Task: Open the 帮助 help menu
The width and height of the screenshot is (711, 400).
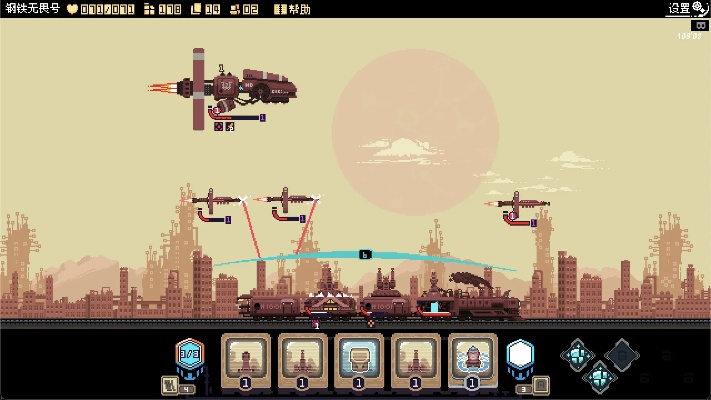Action: [294, 9]
